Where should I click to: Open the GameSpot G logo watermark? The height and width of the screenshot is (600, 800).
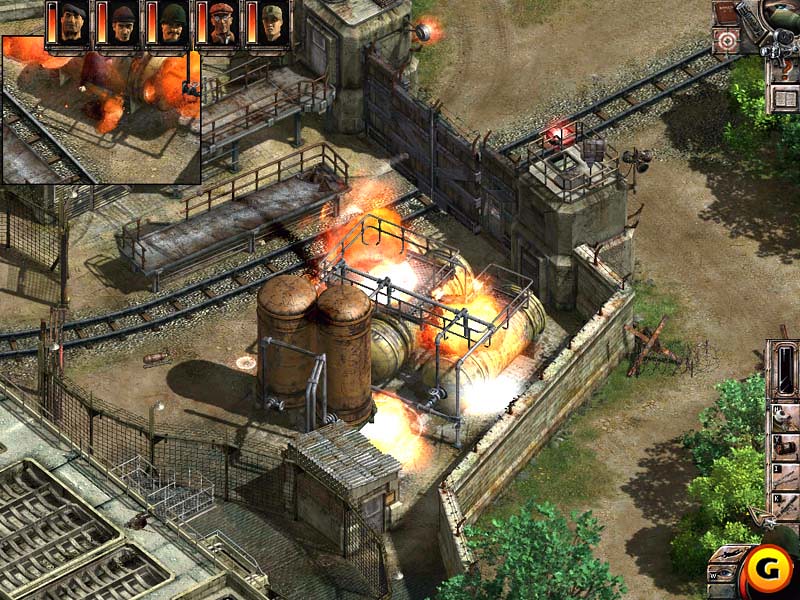pos(765,572)
